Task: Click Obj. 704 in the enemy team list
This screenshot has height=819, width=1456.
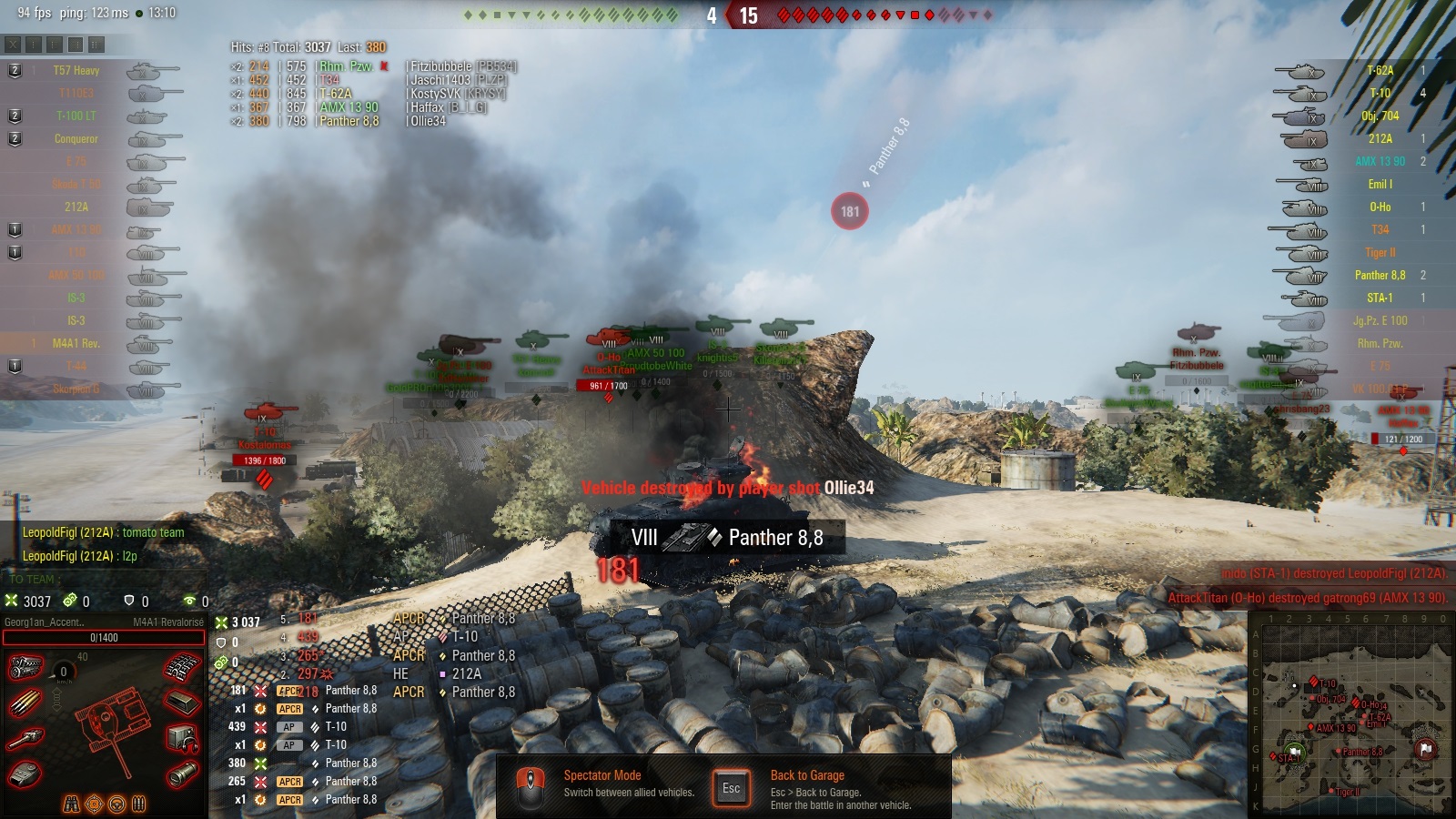Action: click(x=1380, y=116)
